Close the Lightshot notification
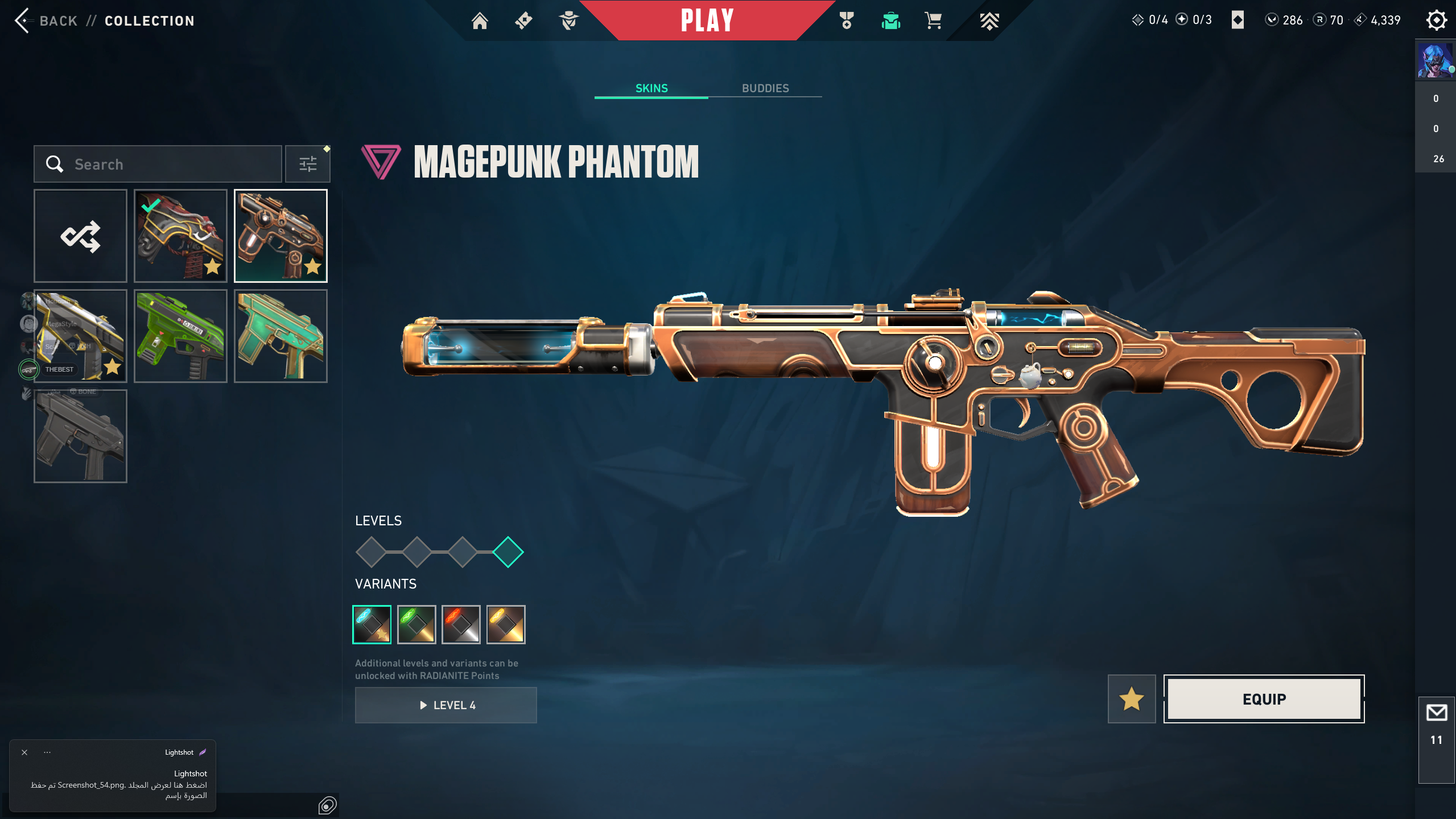Screen dimensions: 1456x819 click(x=24, y=752)
